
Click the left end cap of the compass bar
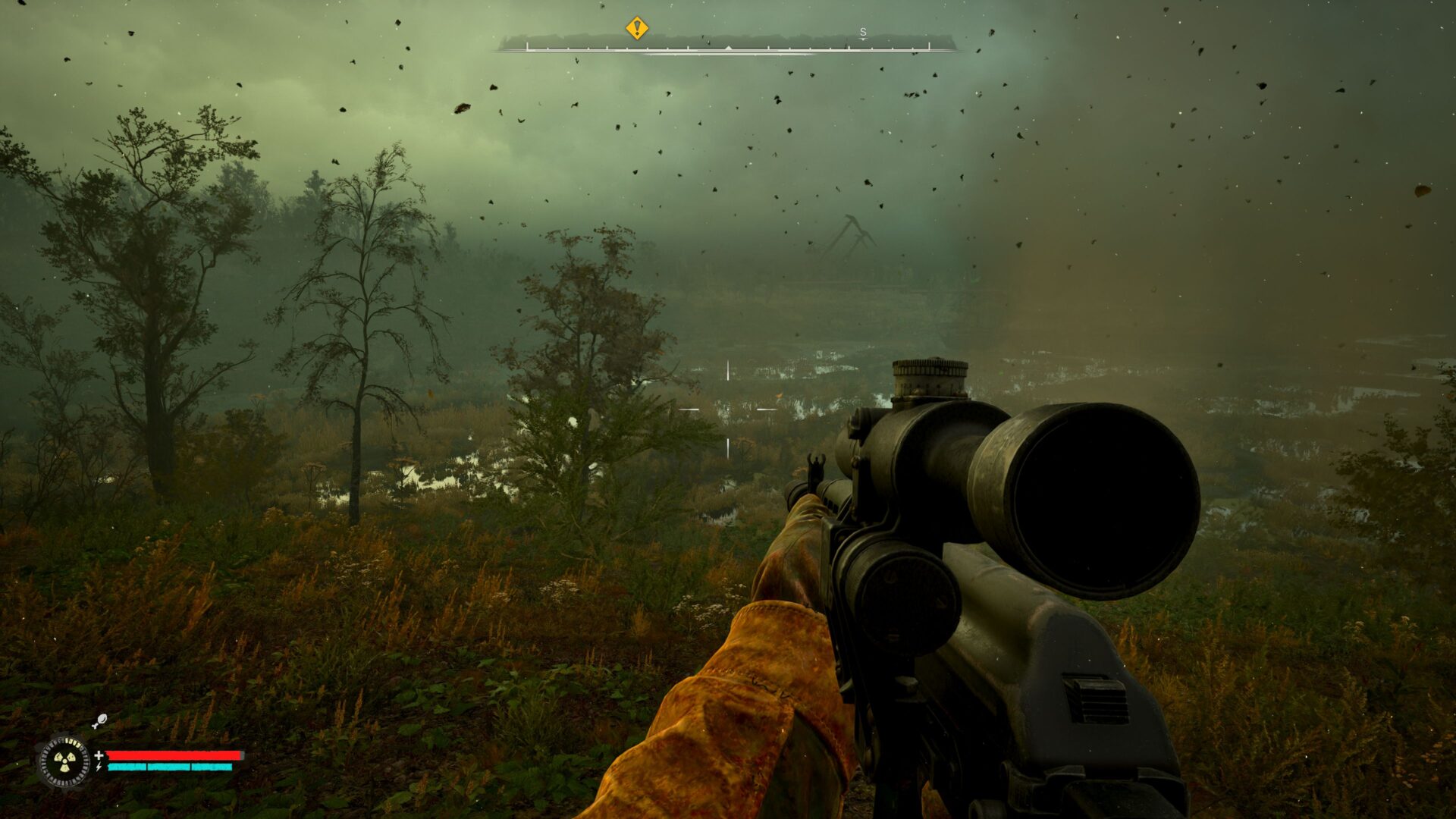tap(528, 45)
